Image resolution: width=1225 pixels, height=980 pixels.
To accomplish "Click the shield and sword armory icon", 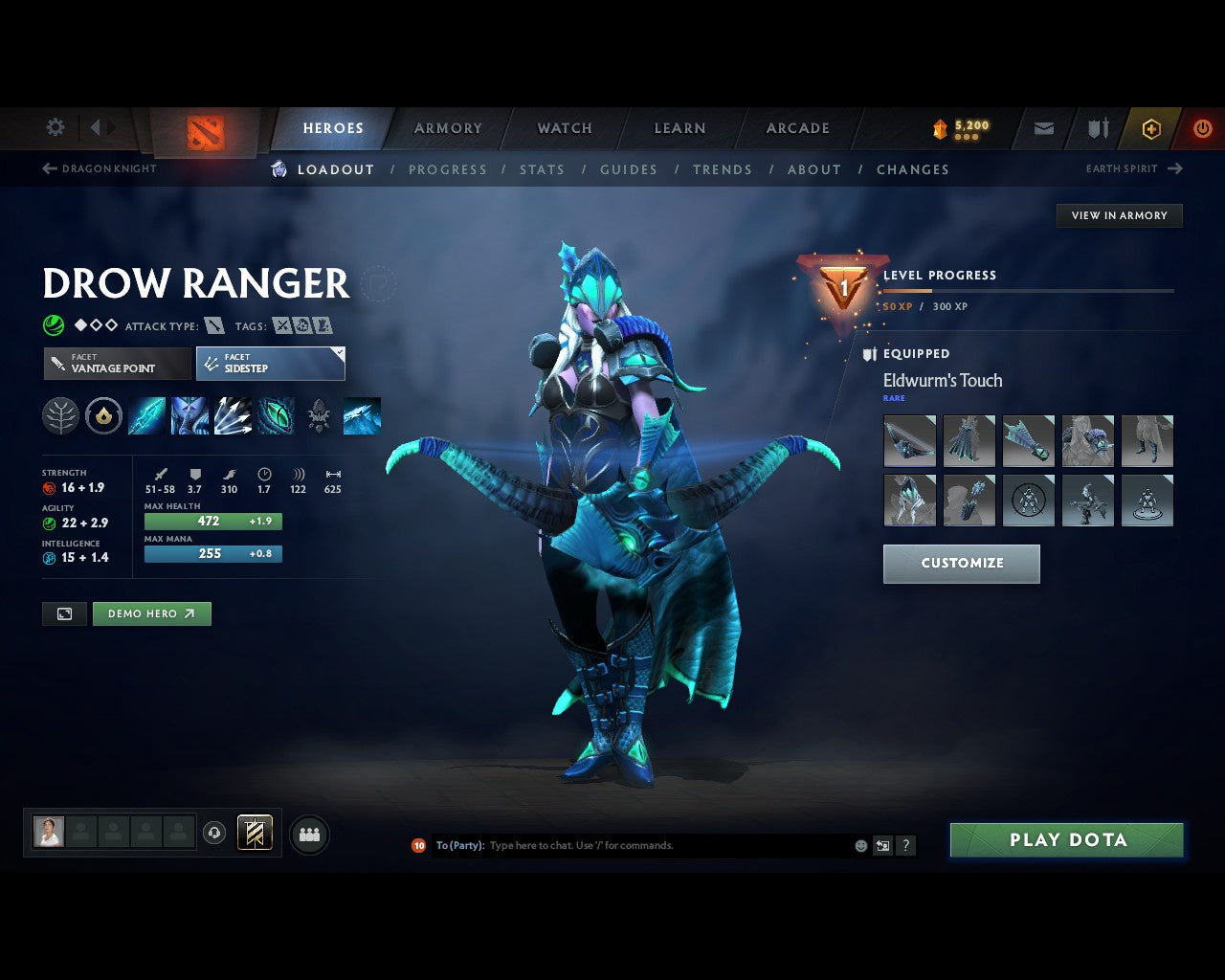I will (1097, 127).
